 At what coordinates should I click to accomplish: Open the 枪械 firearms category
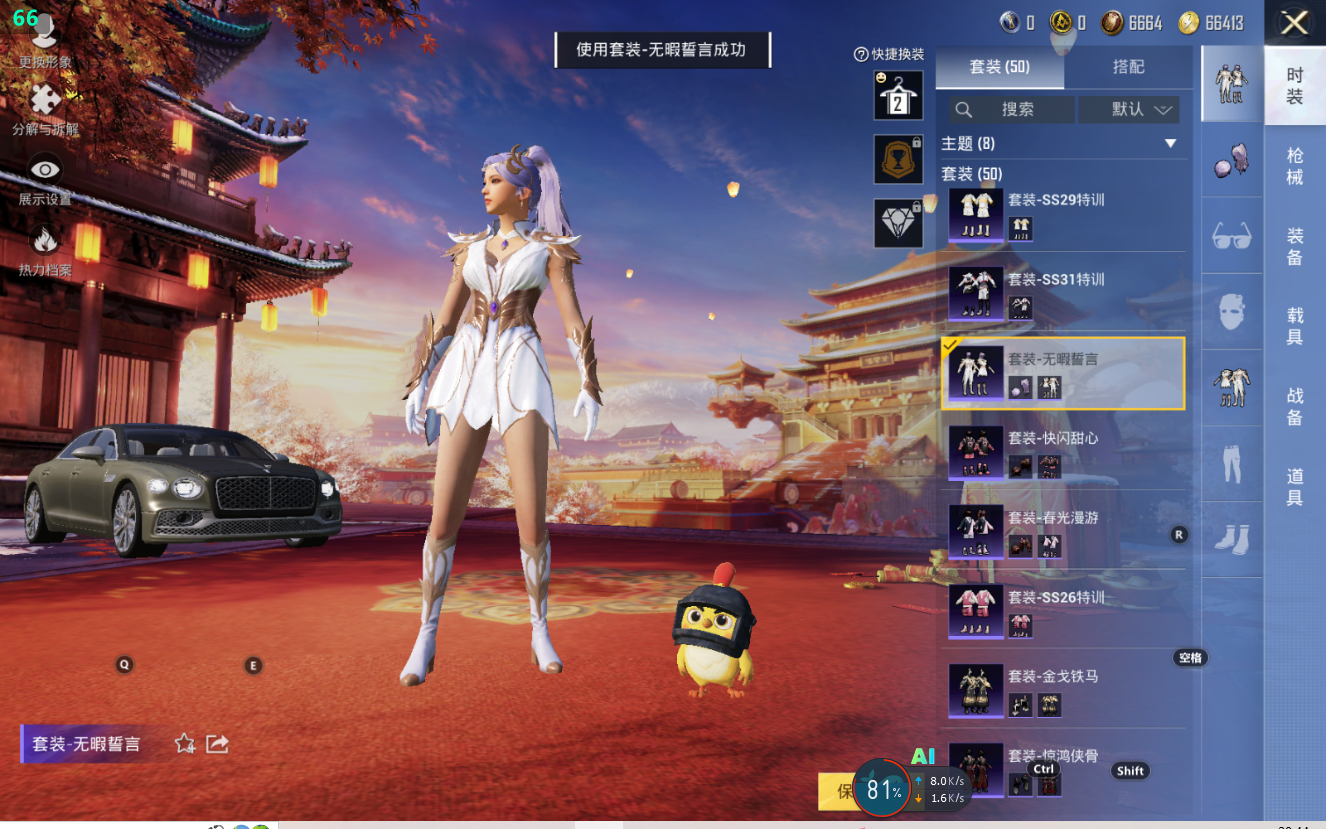[x=1294, y=166]
